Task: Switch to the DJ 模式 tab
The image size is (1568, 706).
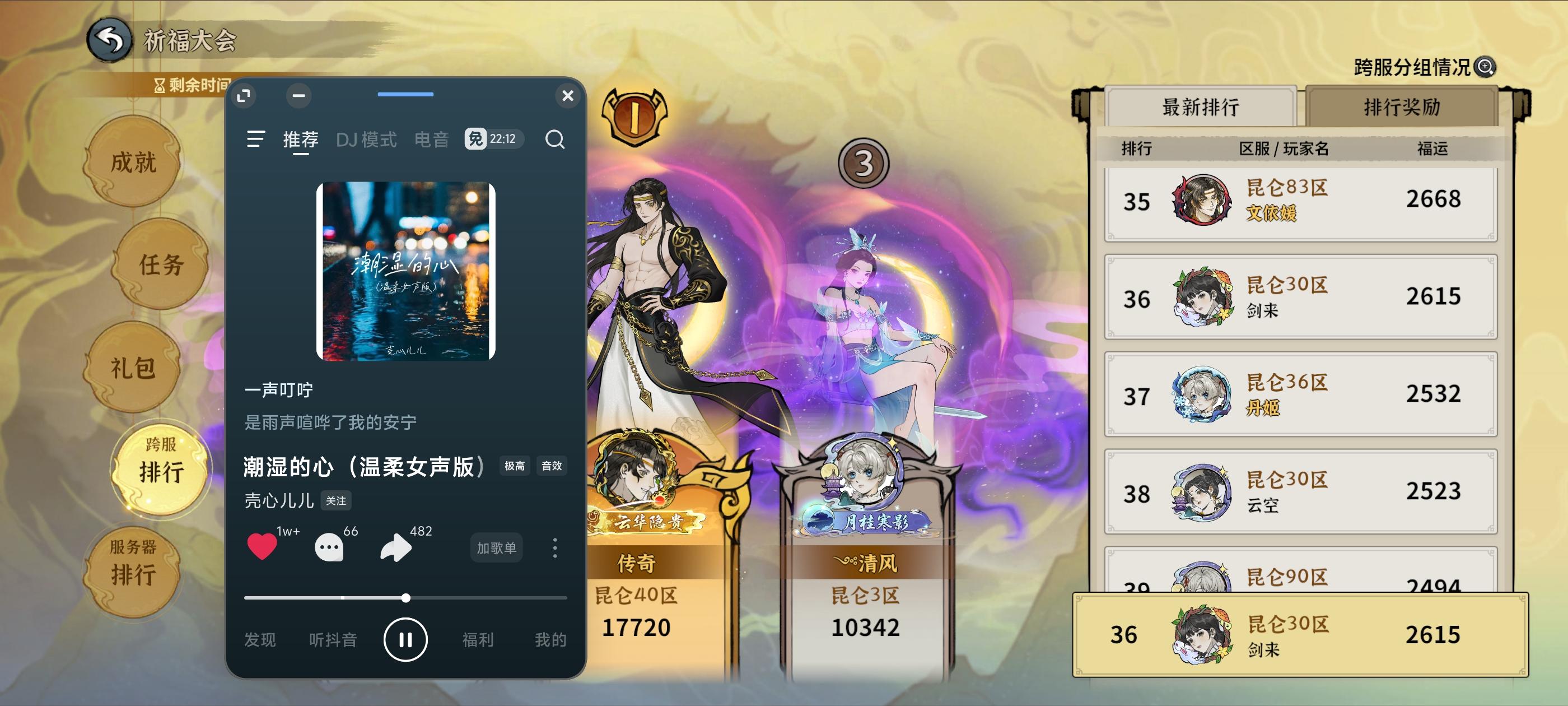Action: [x=366, y=140]
